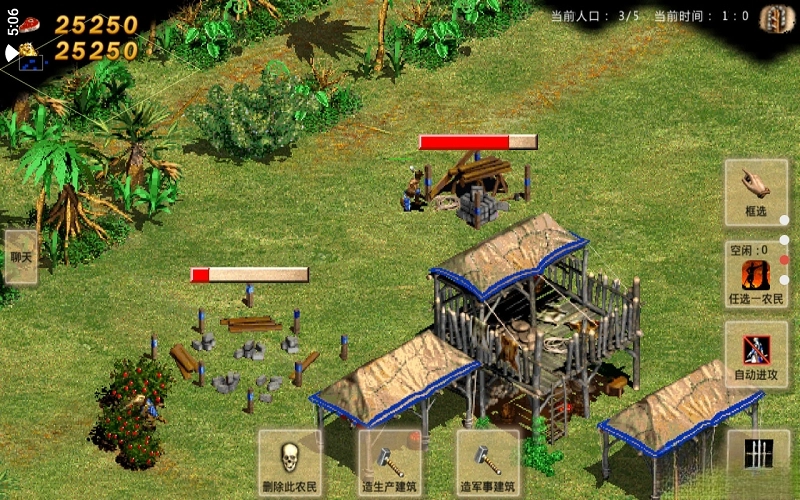Toggle the 自动进攻 auto-attack button
Viewport: 800px width, 500px height.
(756, 355)
